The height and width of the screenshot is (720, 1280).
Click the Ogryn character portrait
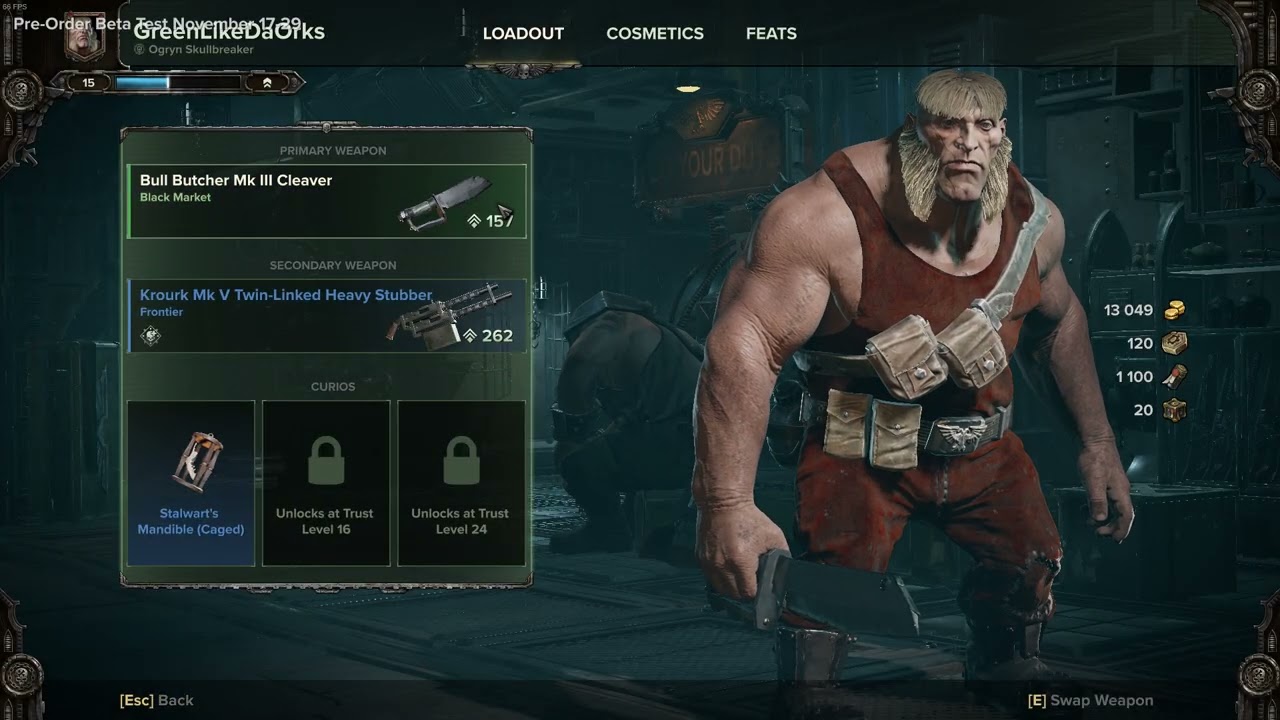pyautogui.click(x=85, y=37)
